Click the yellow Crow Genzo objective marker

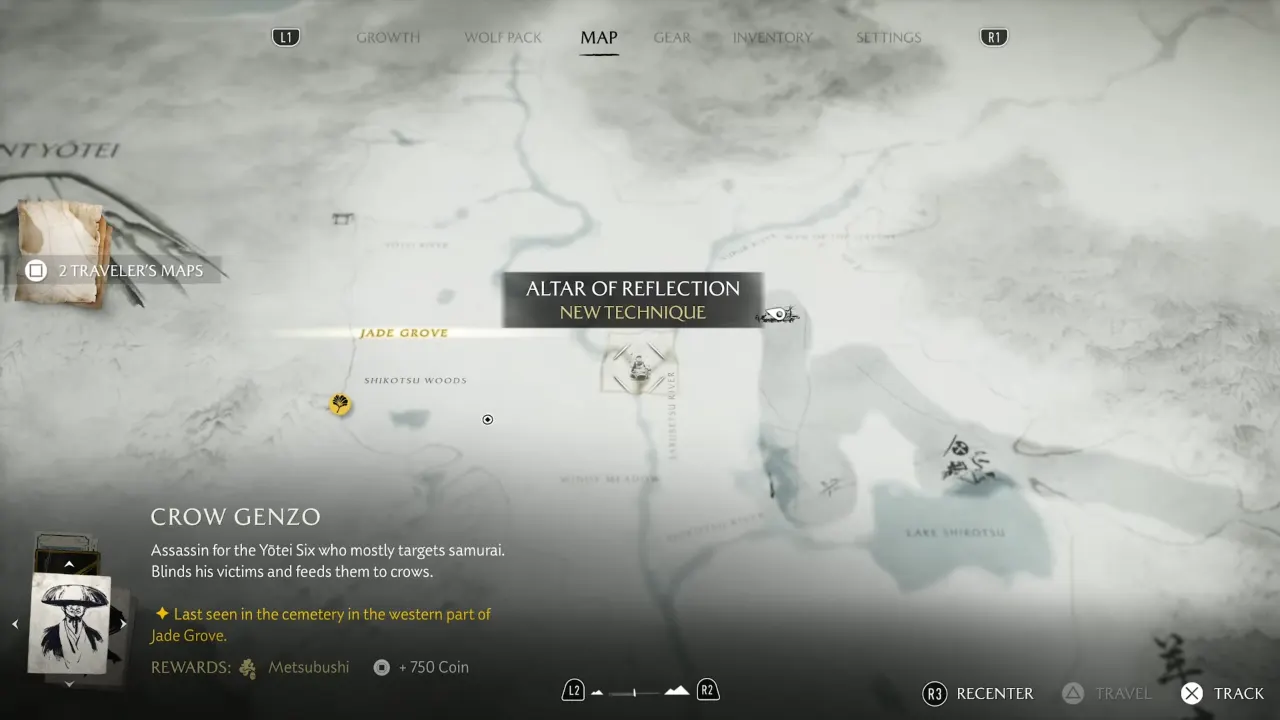pyautogui.click(x=340, y=404)
